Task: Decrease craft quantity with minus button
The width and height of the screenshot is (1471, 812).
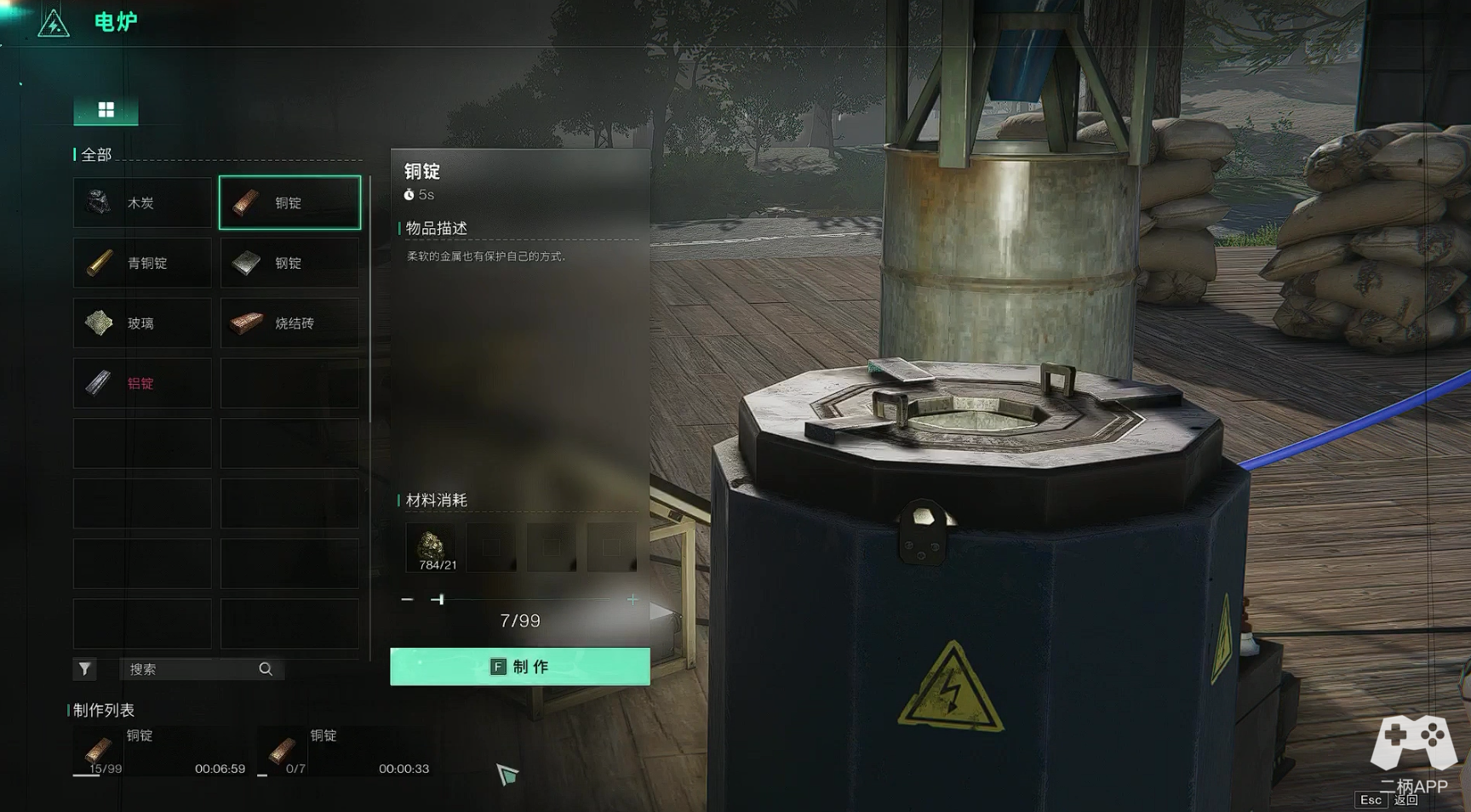Action: 407,600
